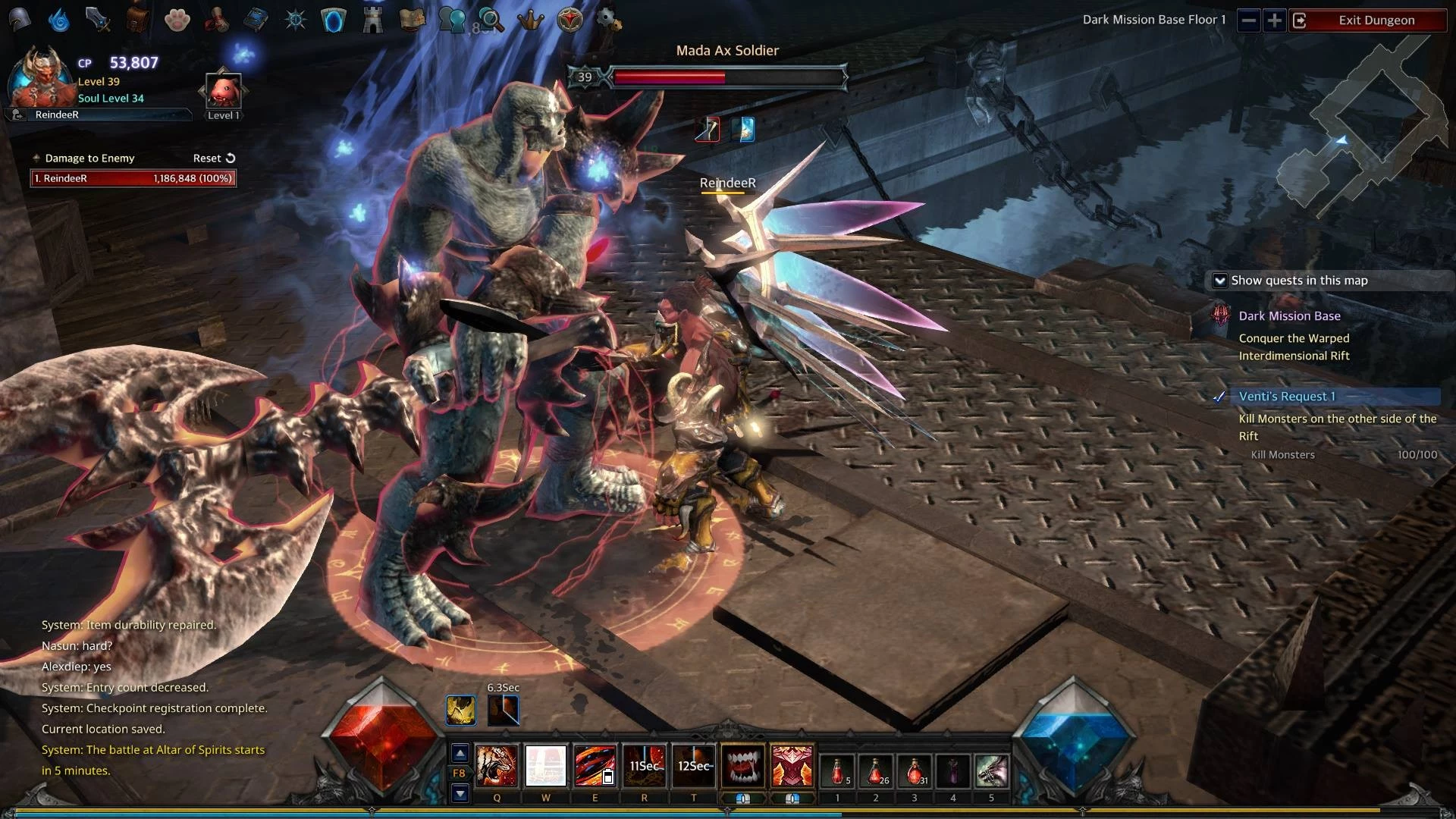This screenshot has height=819, width=1456.
Task: Open the magnifying glass search icon
Action: (491, 20)
